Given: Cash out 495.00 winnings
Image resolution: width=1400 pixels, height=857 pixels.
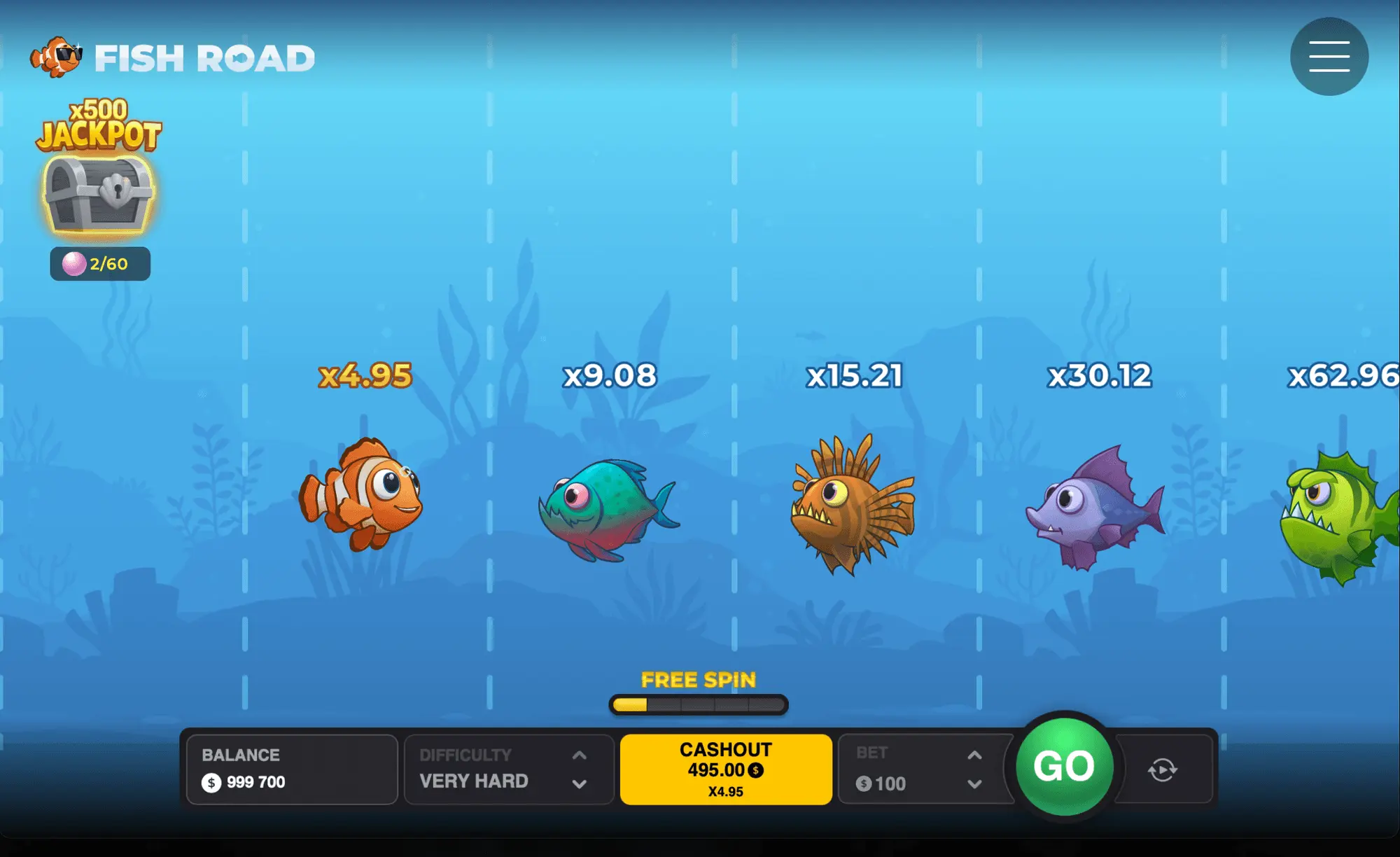Looking at the screenshot, I should 725,768.
